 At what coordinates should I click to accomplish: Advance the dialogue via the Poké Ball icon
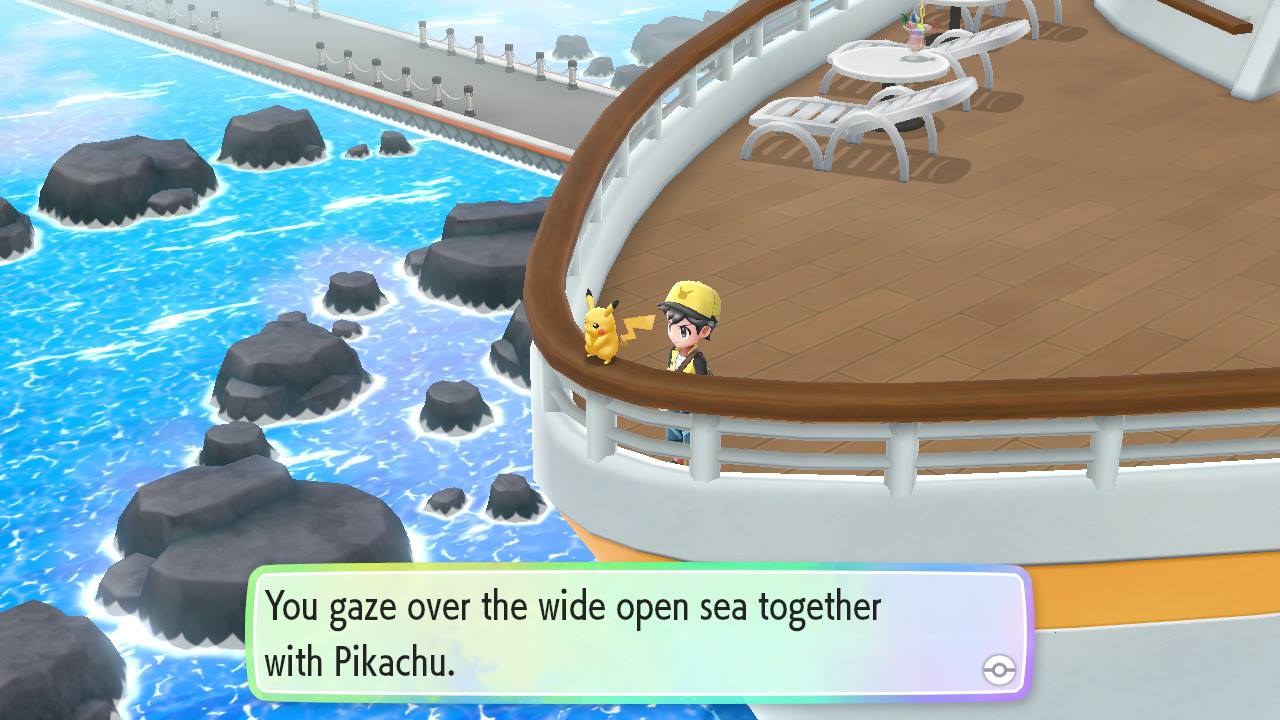(x=998, y=670)
